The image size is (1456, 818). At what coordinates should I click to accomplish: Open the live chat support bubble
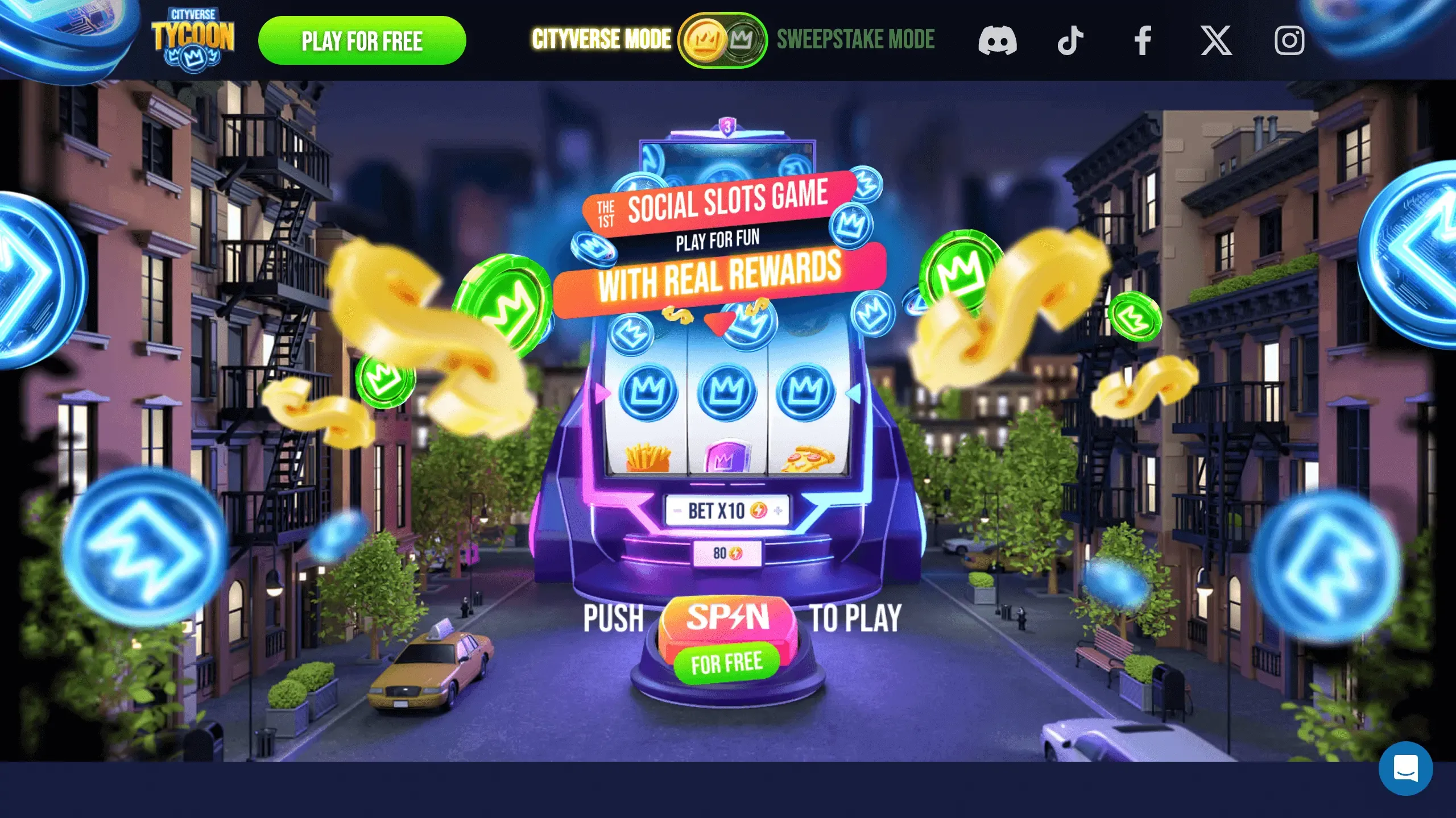point(1405,767)
